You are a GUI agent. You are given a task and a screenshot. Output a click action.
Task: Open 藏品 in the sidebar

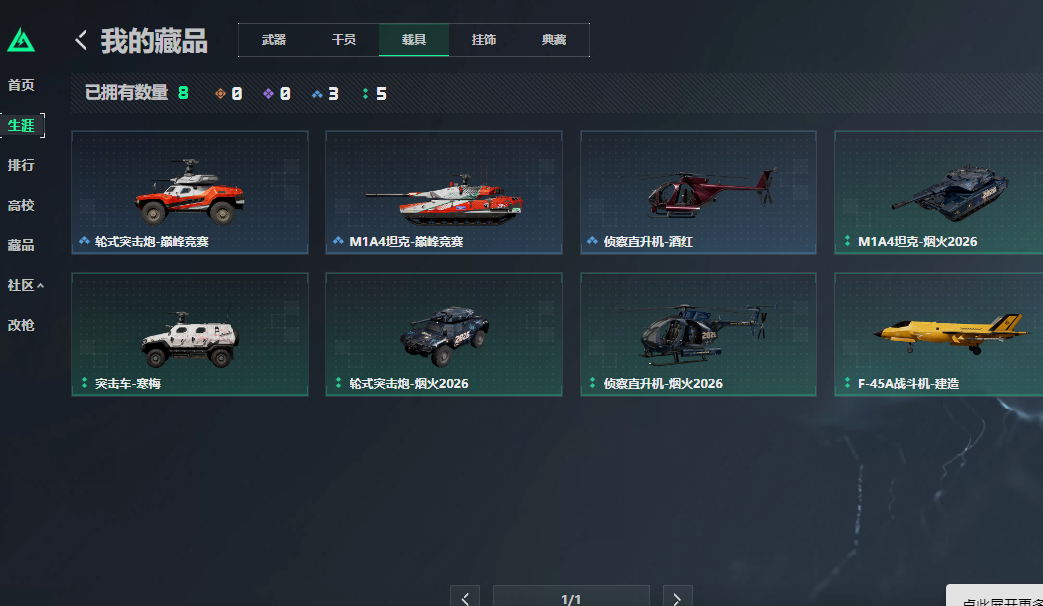[x=21, y=245]
